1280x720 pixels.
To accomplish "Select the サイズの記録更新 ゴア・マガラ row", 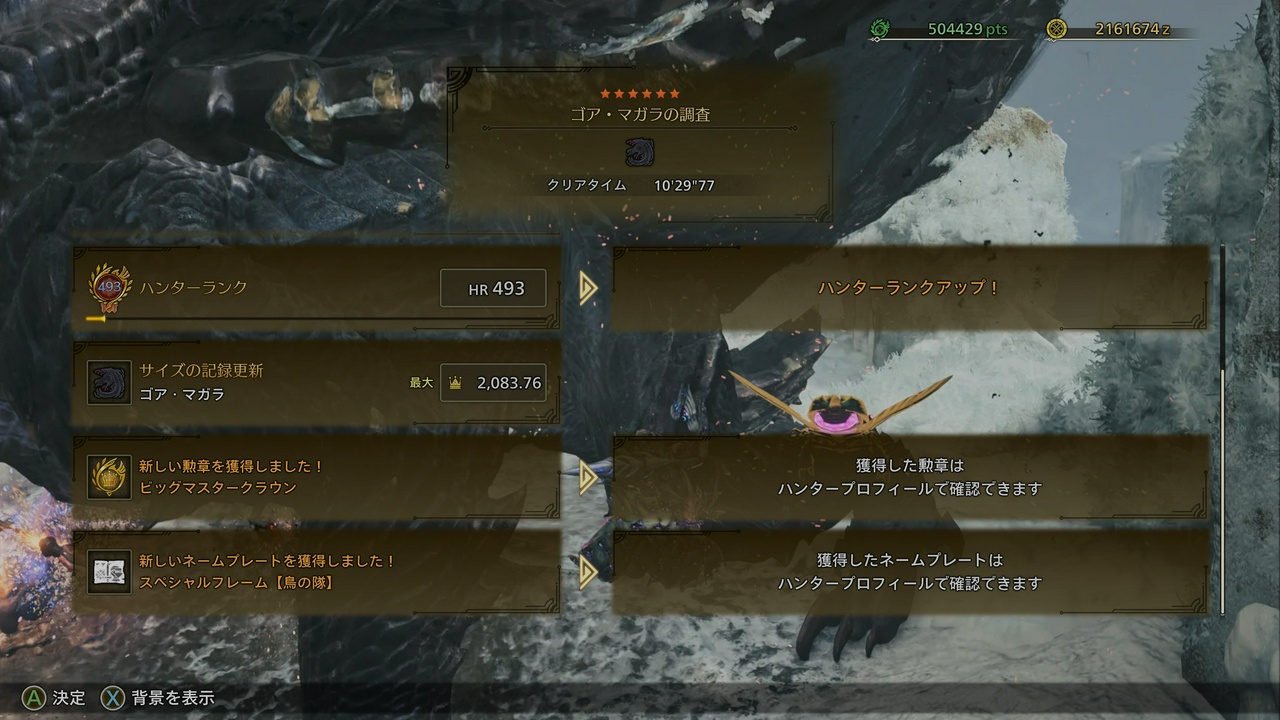I will point(316,382).
